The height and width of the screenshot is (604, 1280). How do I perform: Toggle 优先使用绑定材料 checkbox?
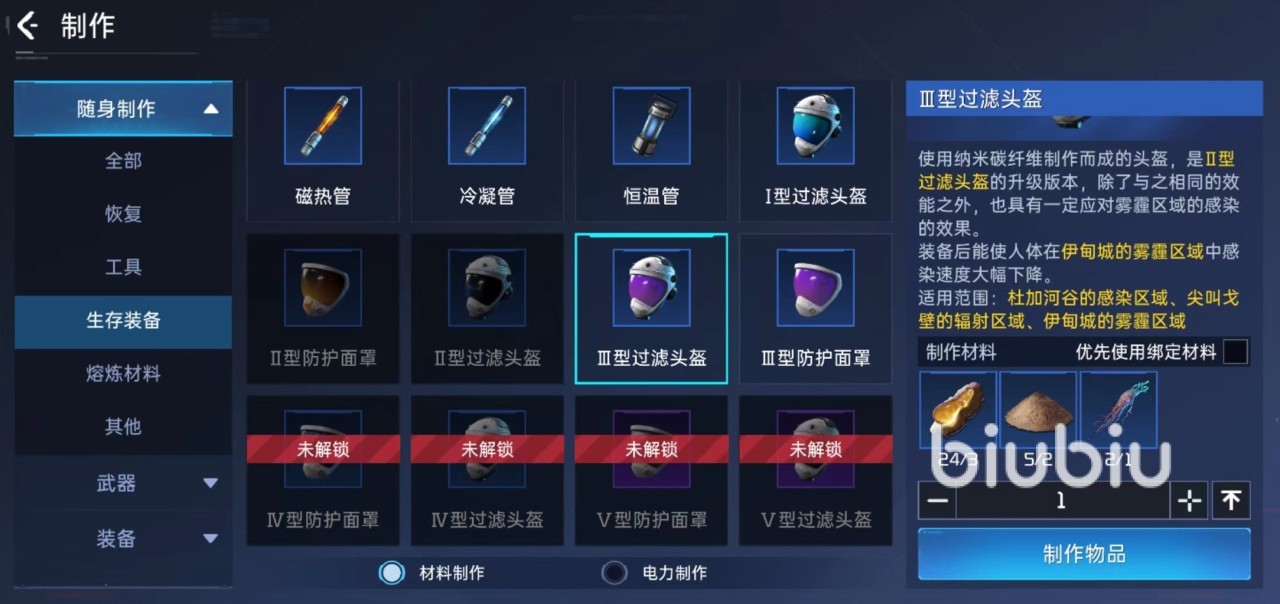(1236, 352)
